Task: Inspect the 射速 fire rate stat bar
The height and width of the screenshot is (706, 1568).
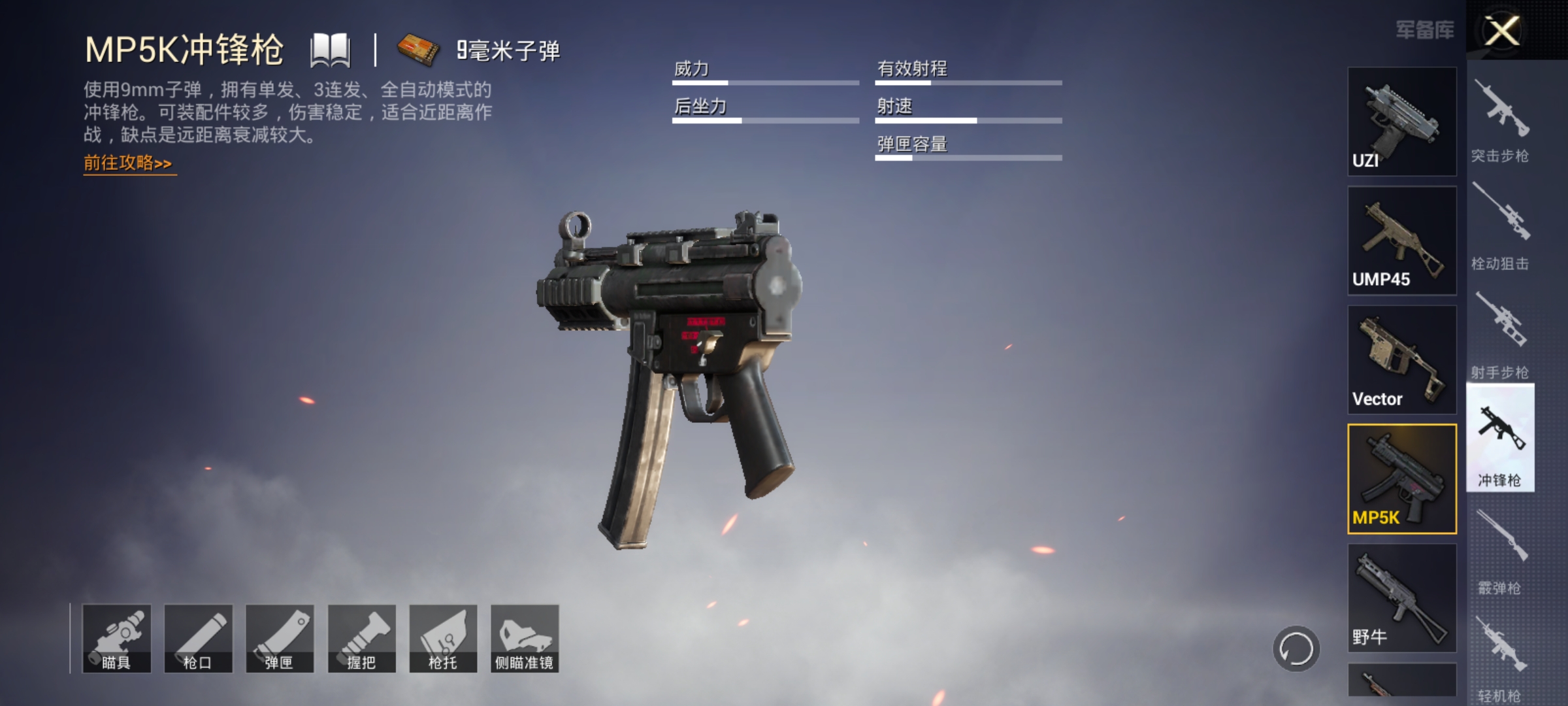Action: click(967, 120)
